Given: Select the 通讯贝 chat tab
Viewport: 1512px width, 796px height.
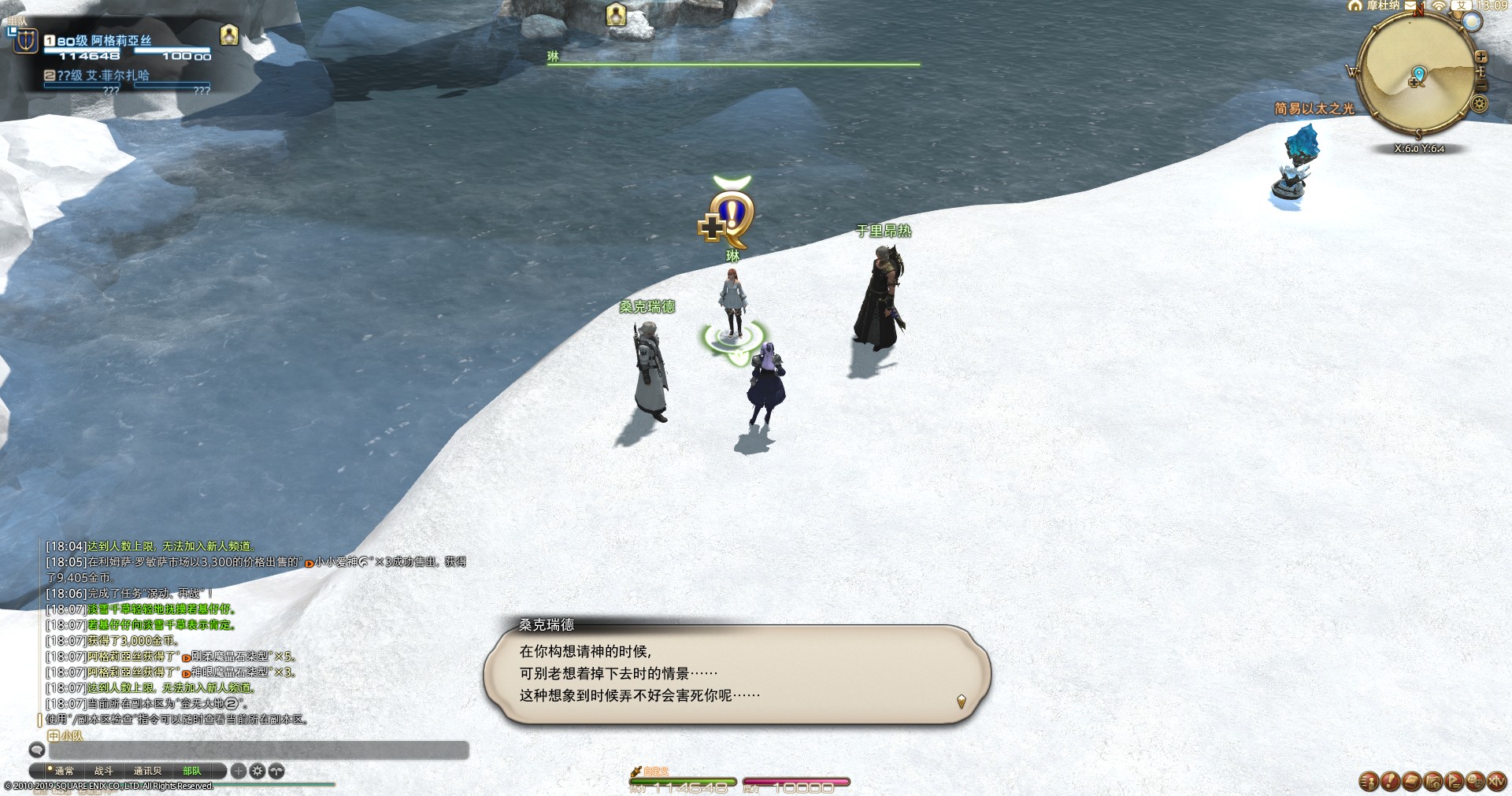Looking at the screenshot, I should pyautogui.click(x=147, y=771).
